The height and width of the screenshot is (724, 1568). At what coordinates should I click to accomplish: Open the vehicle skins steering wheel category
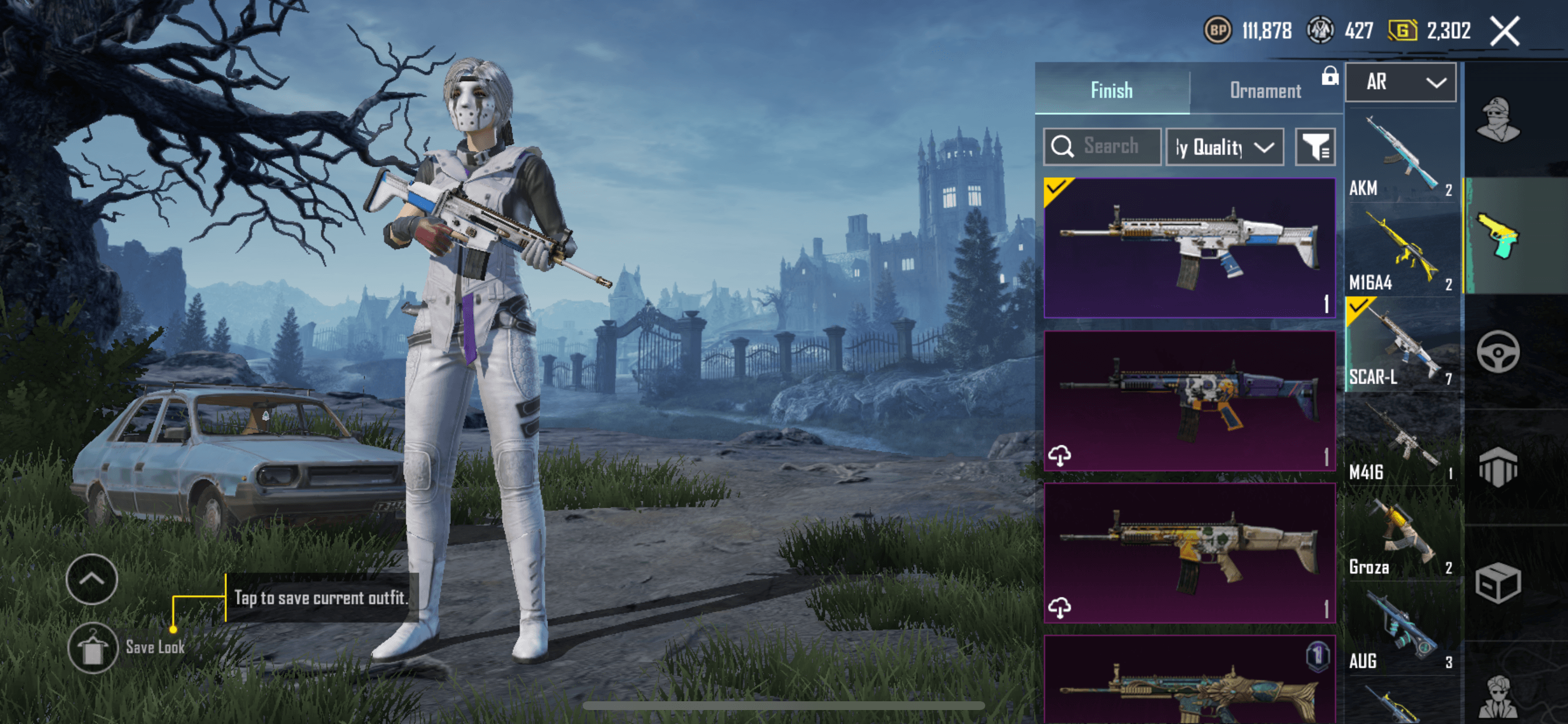point(1497,352)
